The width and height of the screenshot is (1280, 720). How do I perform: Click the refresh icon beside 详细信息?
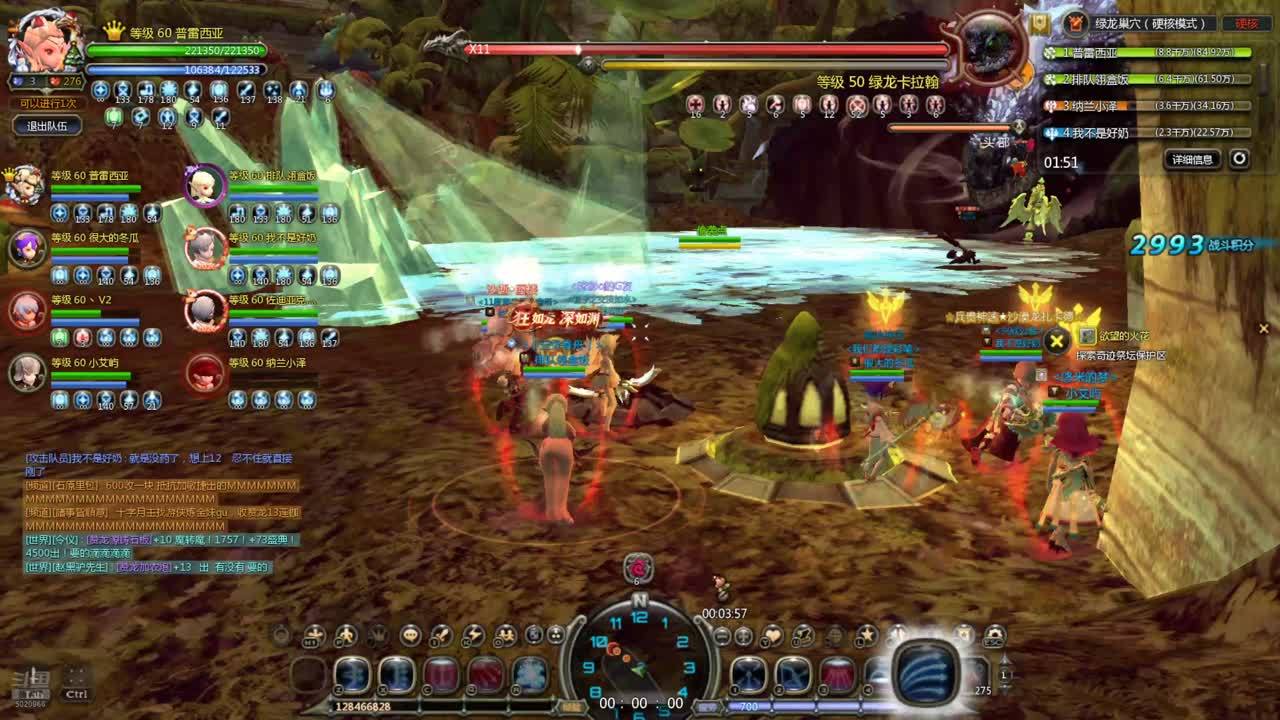[x=1239, y=159]
